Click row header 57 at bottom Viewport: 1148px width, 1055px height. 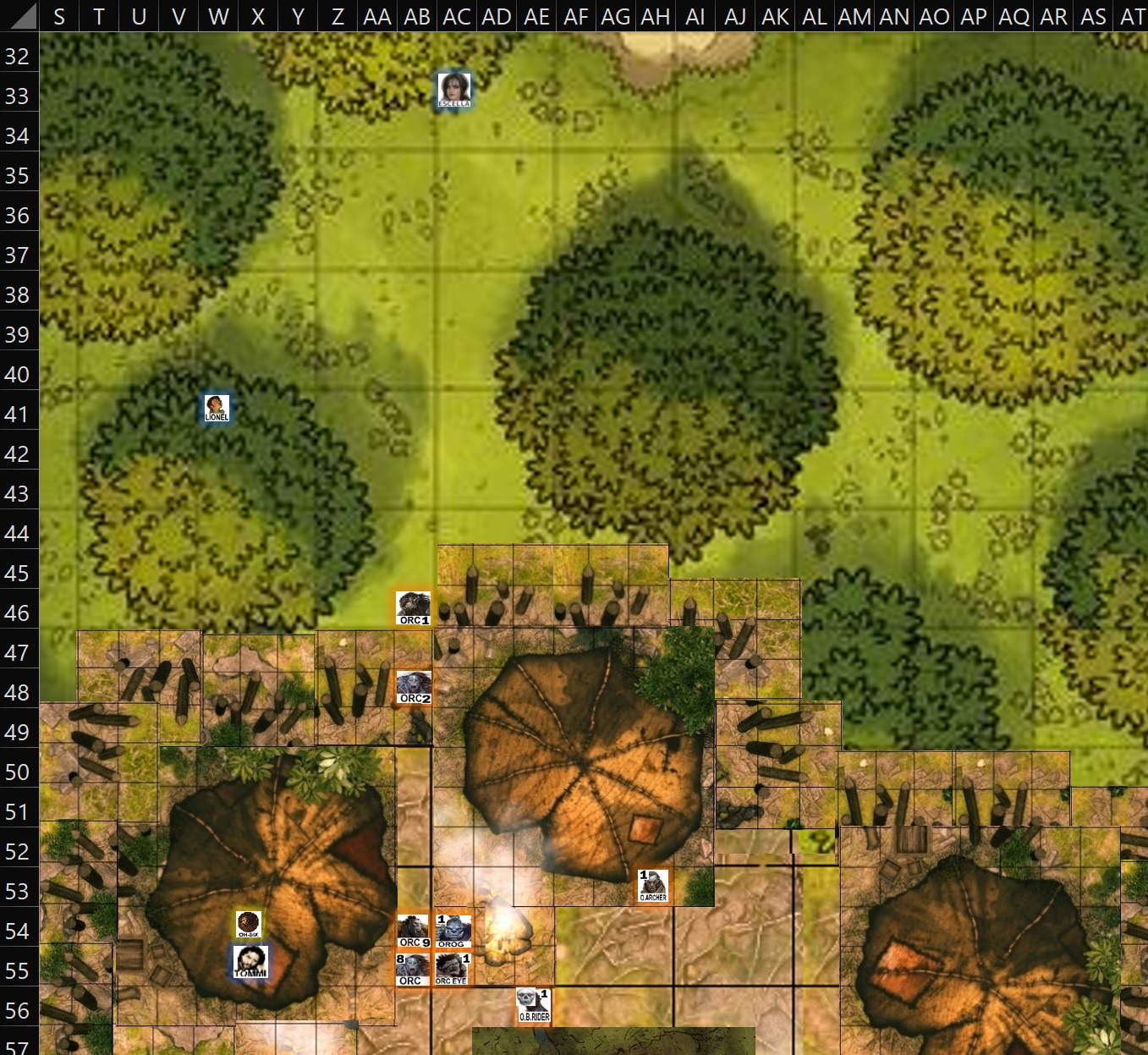tap(19, 1047)
